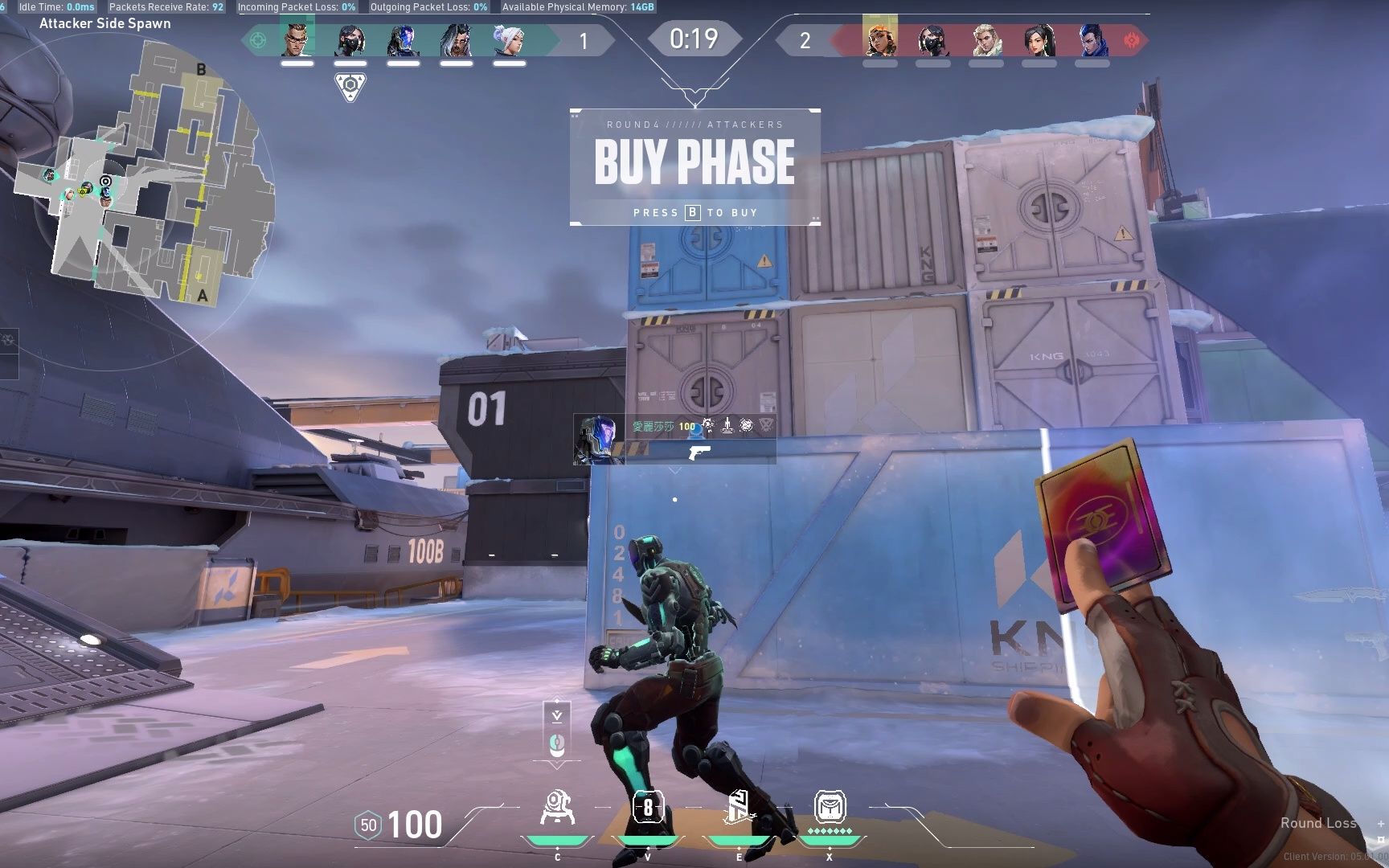The image size is (1389, 868).
Task: Select the Headhunter ability with 8 charges
Action: click(x=648, y=807)
